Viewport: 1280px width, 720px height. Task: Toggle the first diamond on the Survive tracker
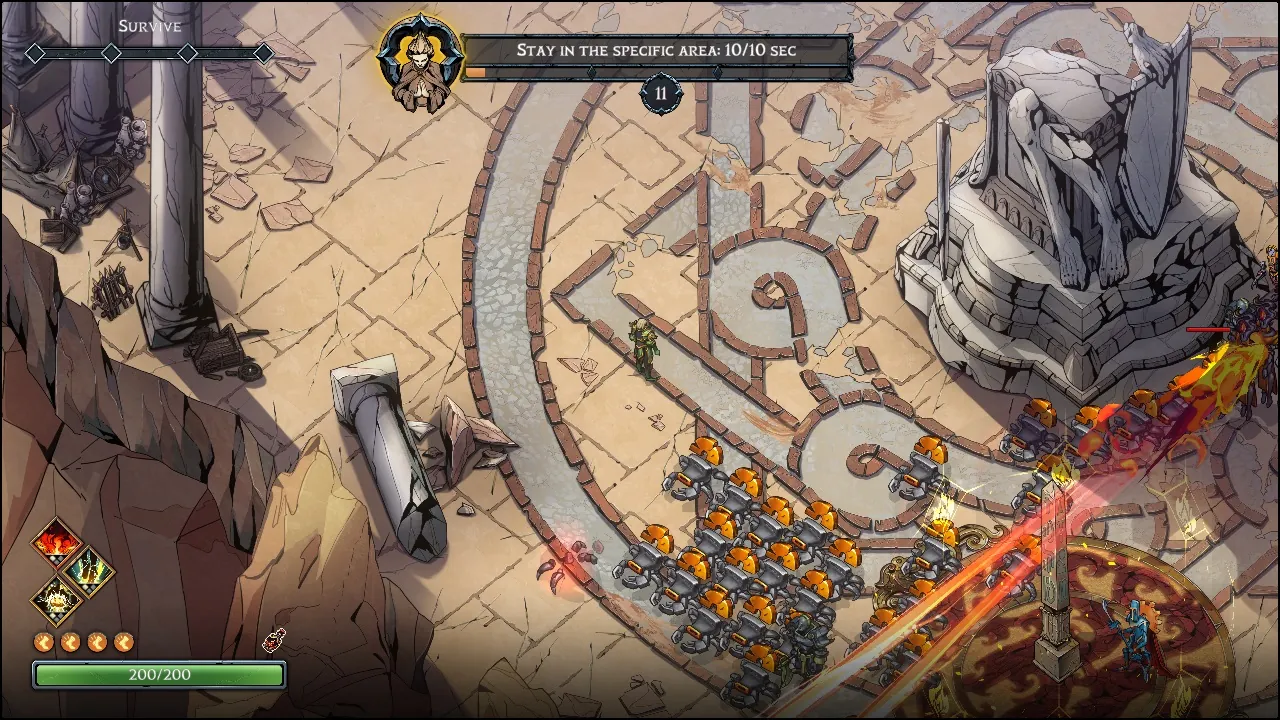(x=34, y=51)
